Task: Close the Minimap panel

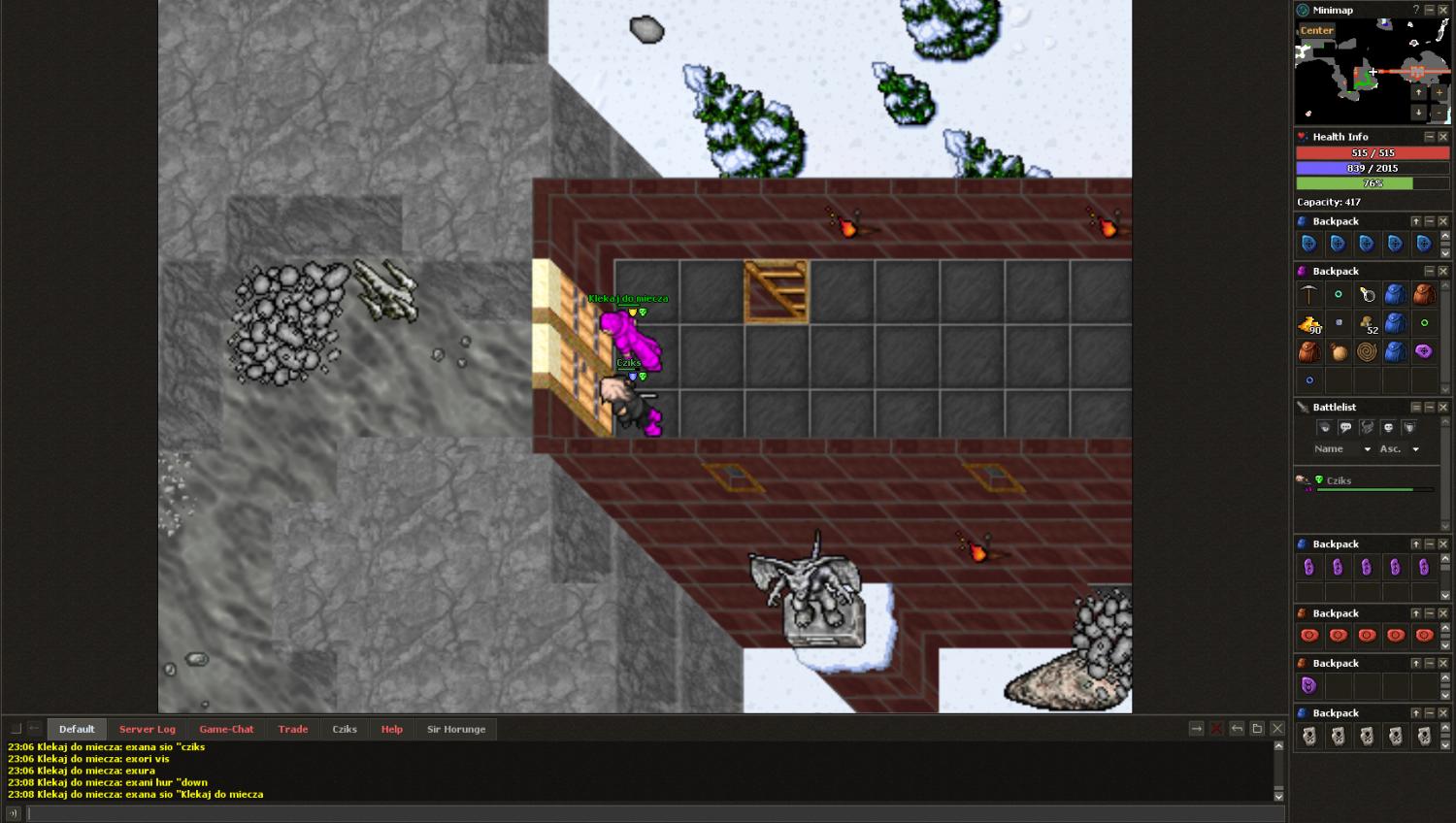Action: 1443,10
